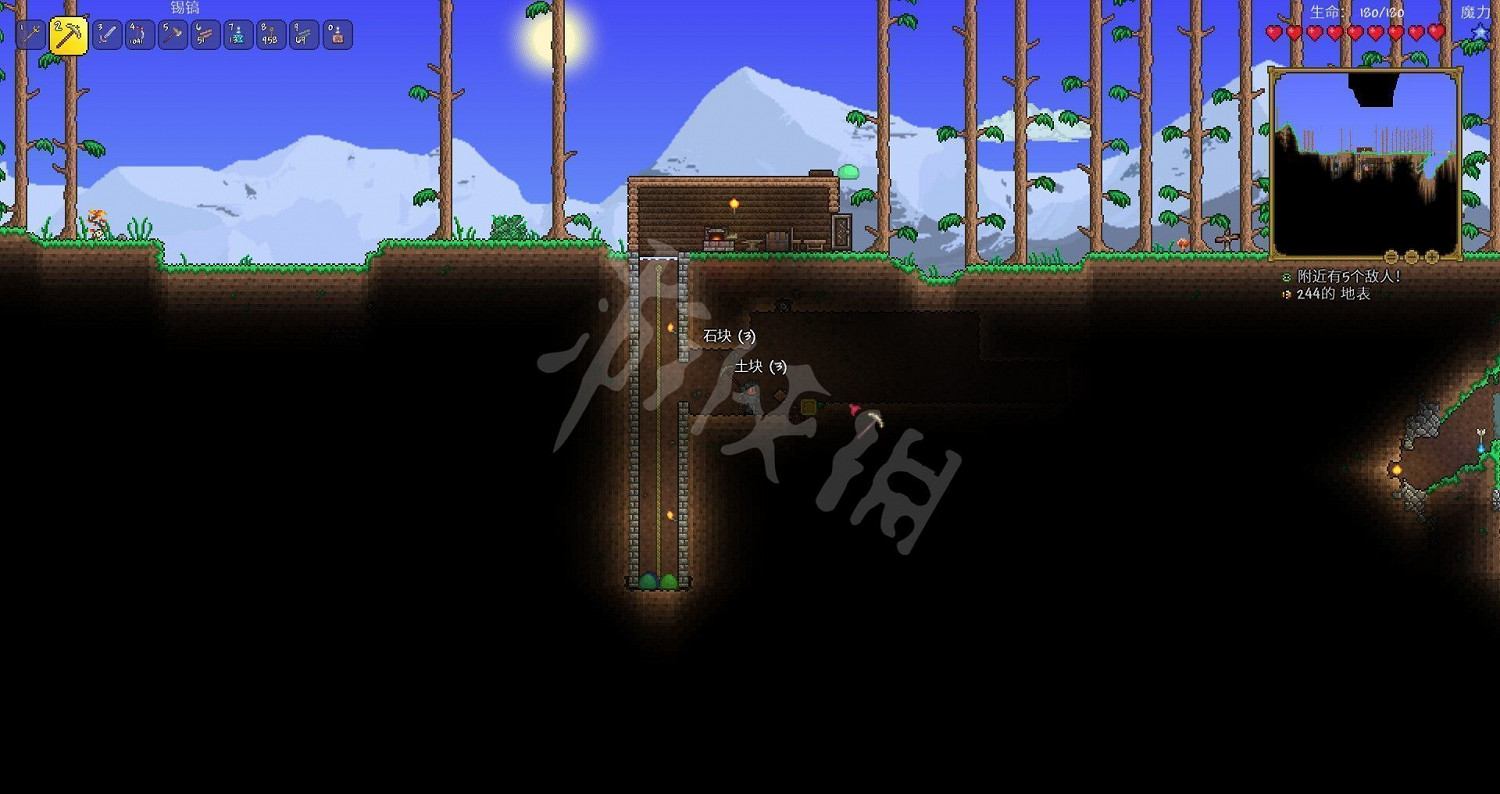Select the healing potion in hotbar slot 0

(337, 33)
